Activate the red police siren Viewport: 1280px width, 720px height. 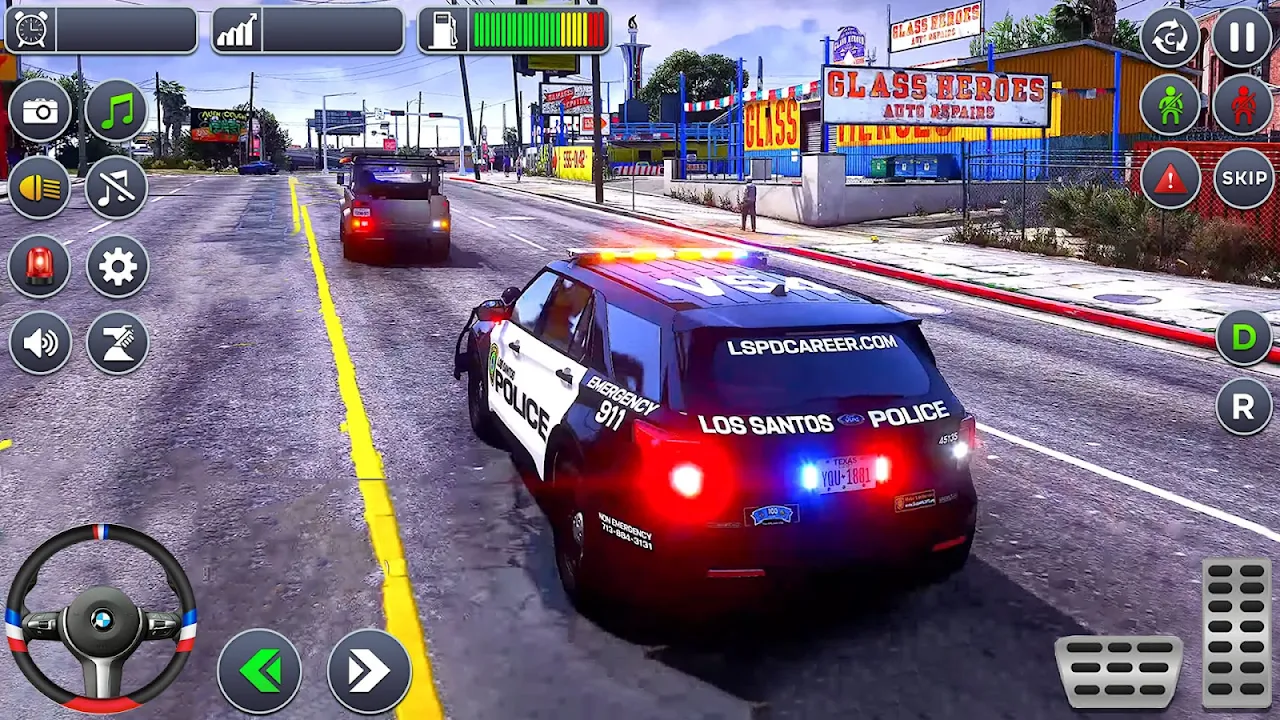pyautogui.click(x=40, y=266)
